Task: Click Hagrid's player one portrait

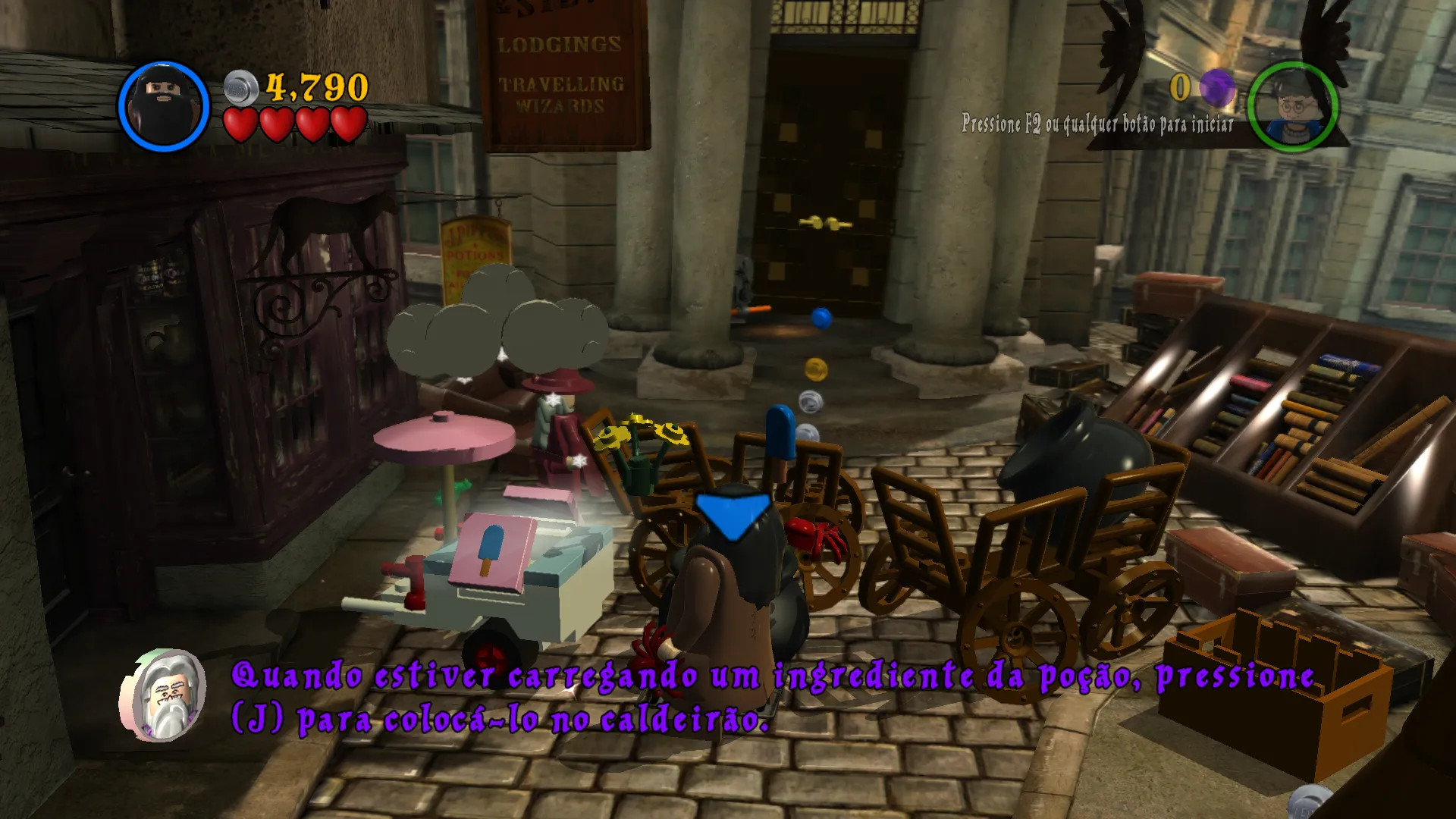Action: pyautogui.click(x=164, y=107)
